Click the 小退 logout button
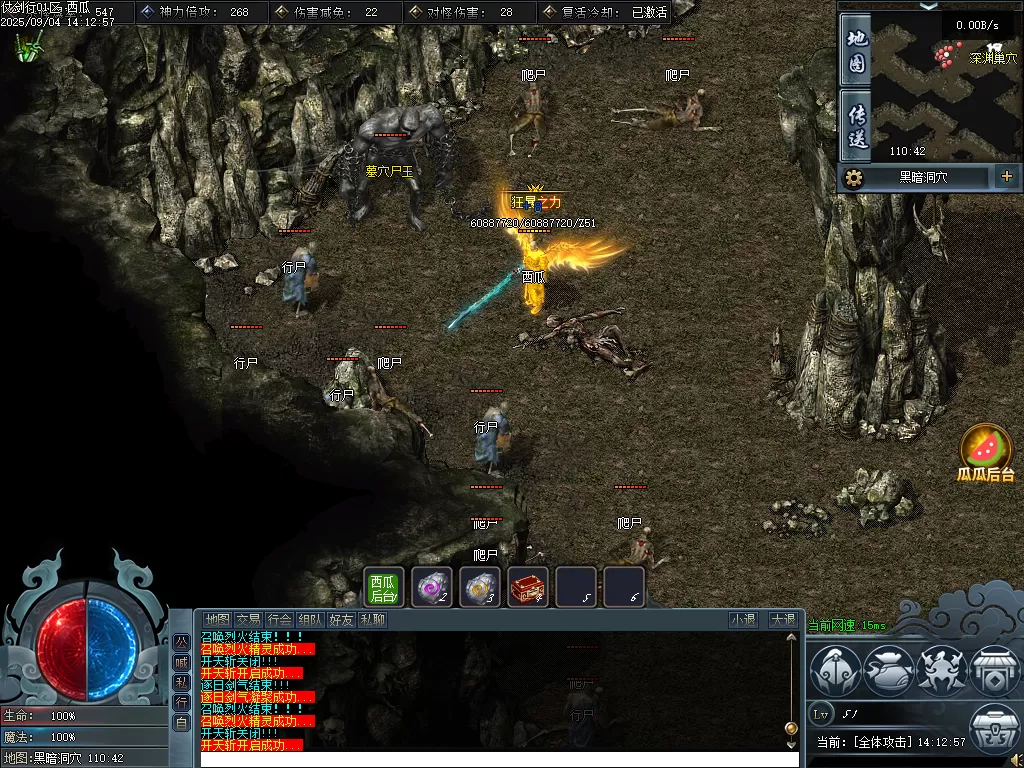The image size is (1024, 768). (x=743, y=620)
